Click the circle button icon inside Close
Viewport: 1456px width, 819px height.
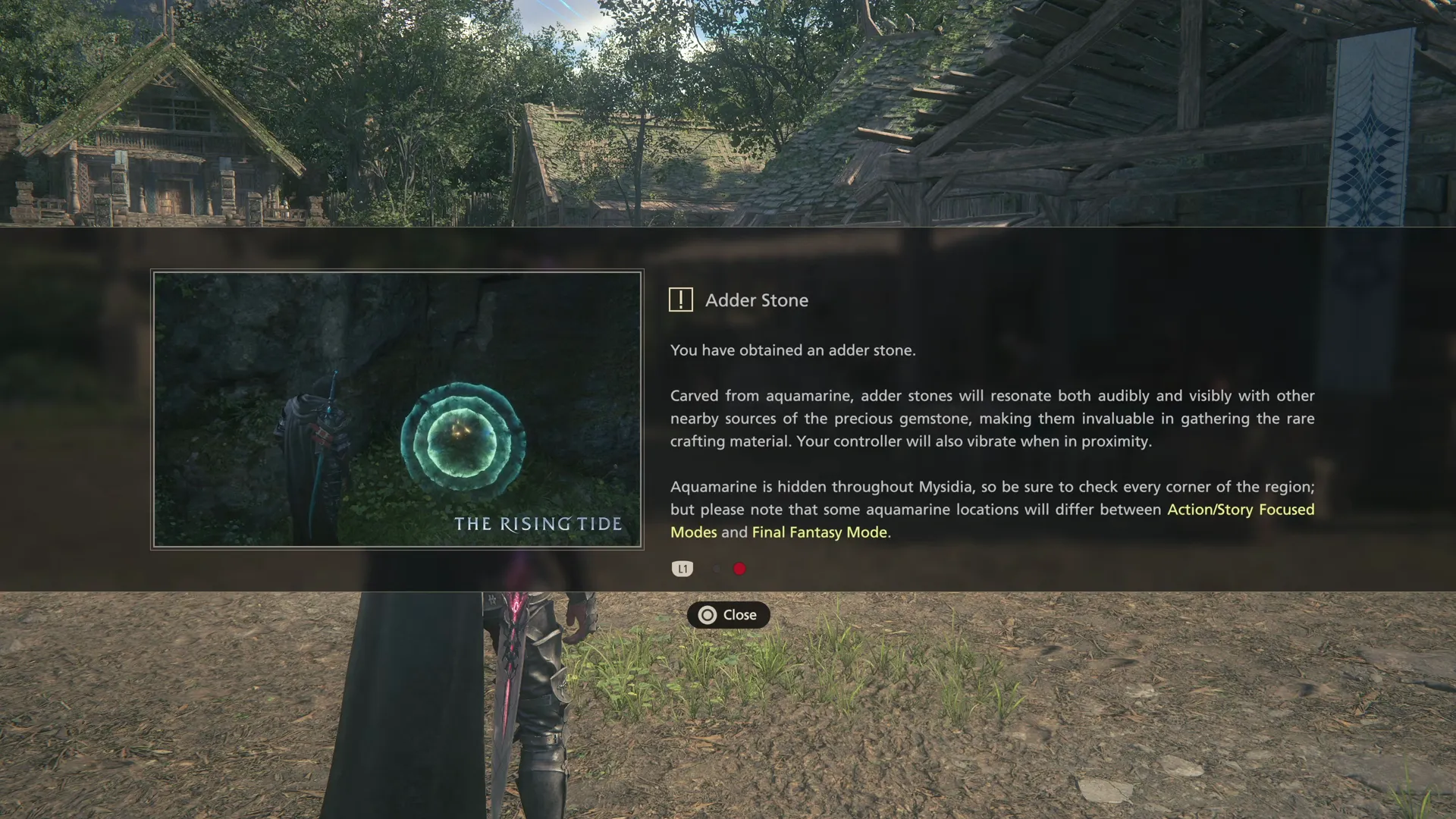coord(708,615)
